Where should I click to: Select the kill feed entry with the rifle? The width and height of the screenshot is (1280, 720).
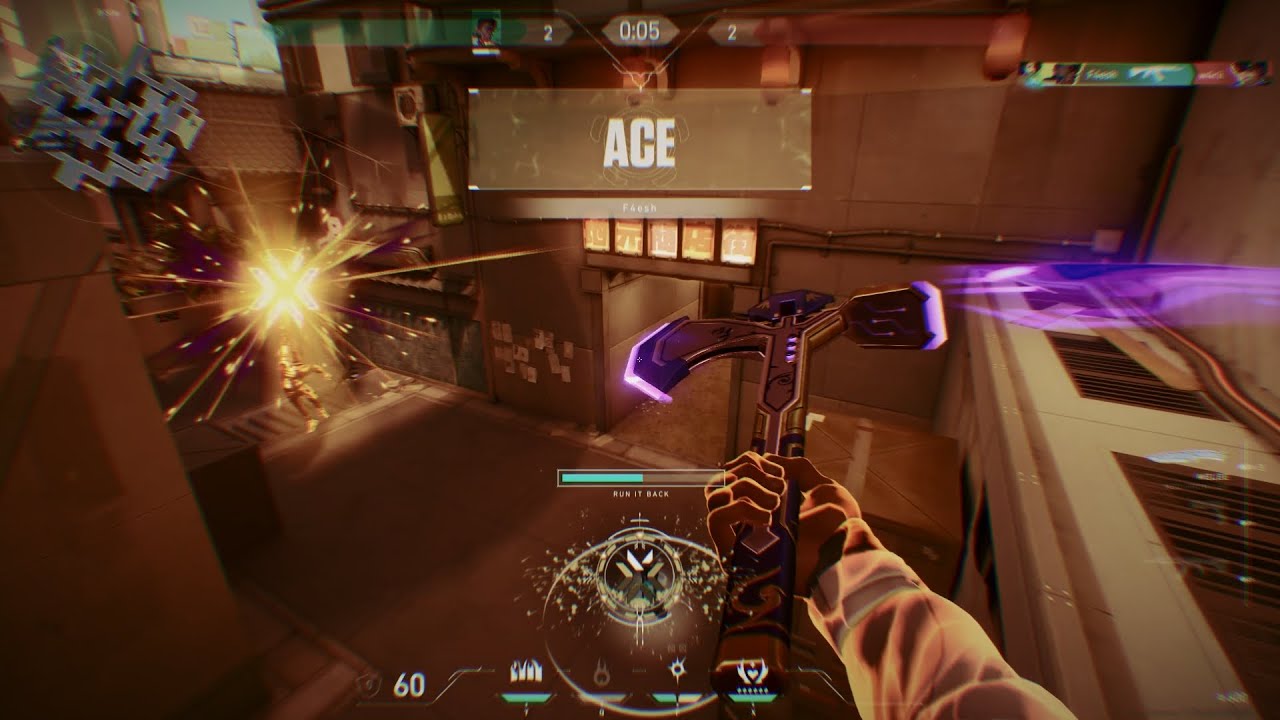1139,75
